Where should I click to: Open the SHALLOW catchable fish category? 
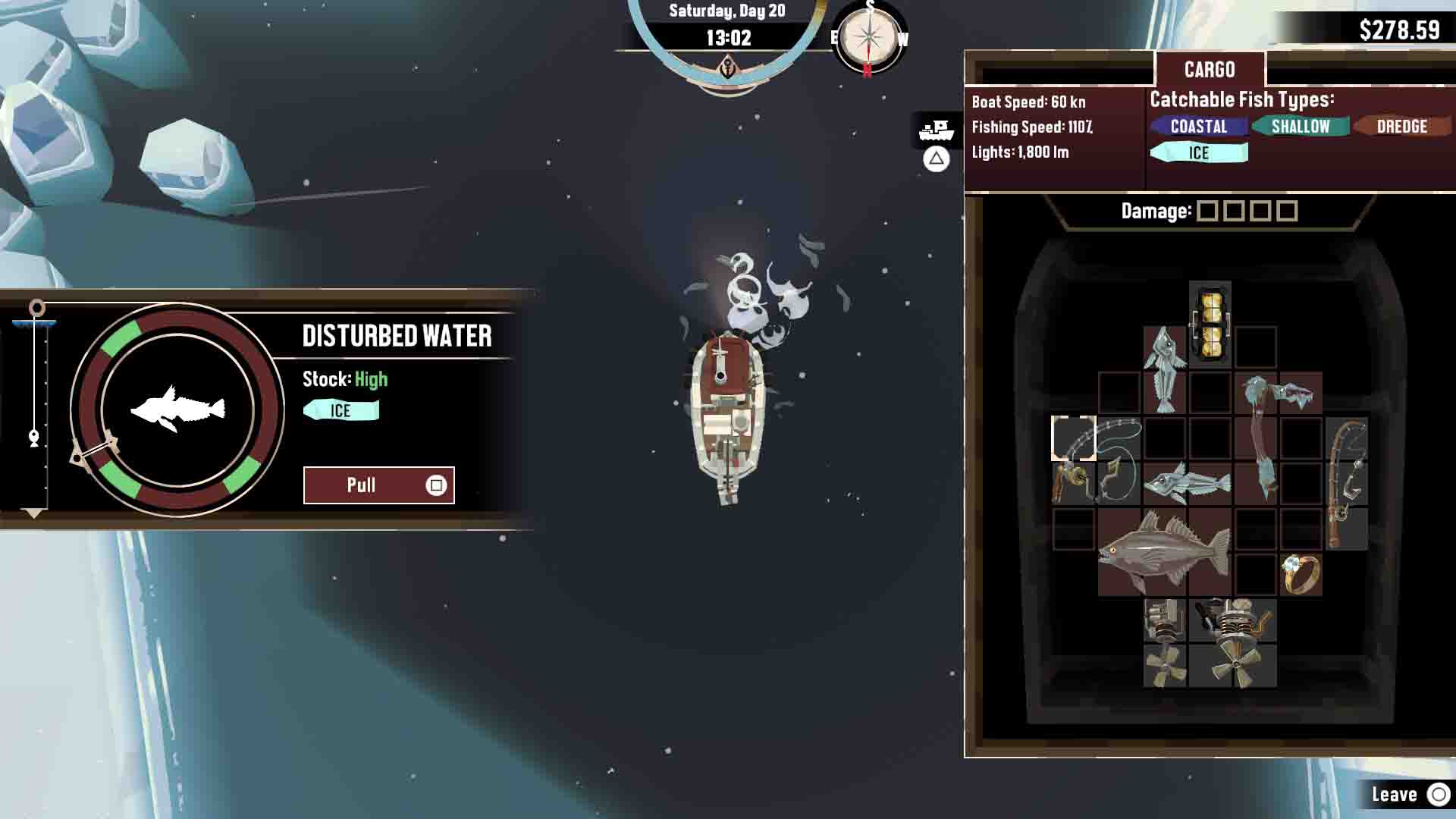click(1301, 127)
